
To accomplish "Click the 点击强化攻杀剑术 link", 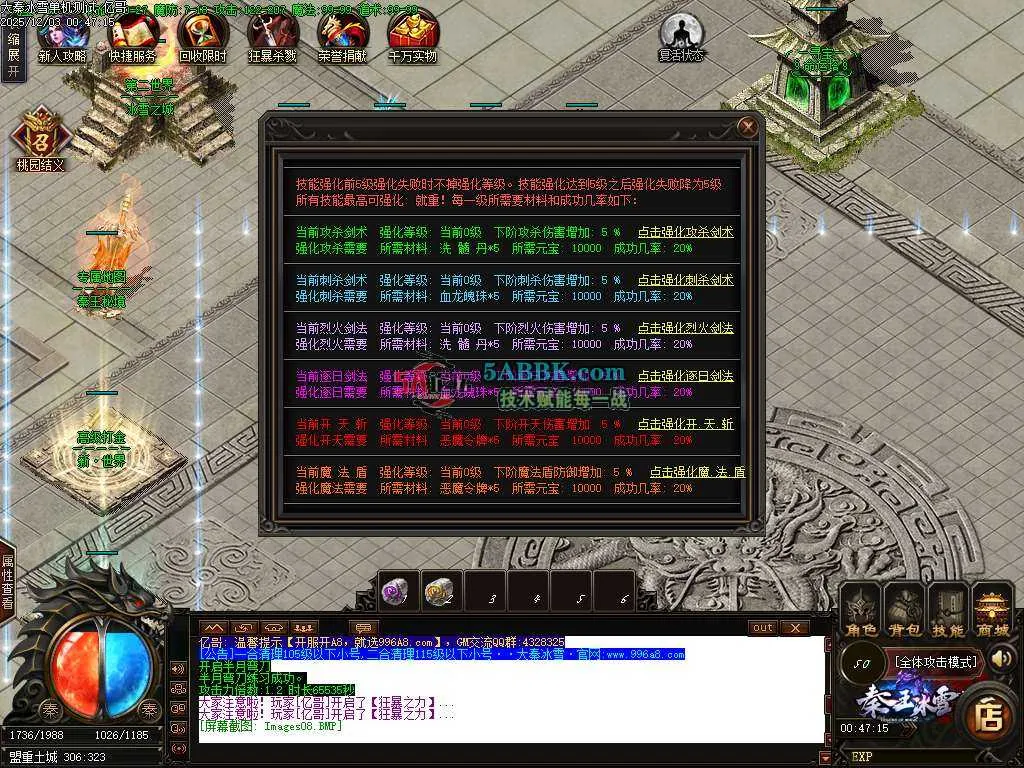I will [685, 232].
